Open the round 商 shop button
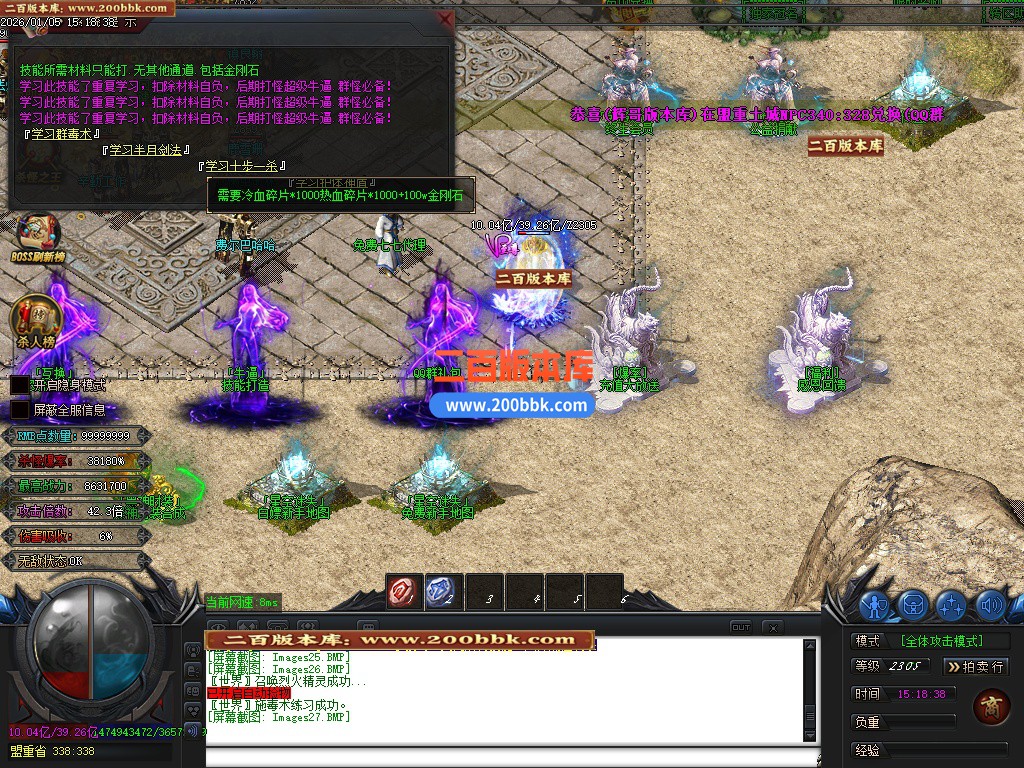Viewport: 1024px width, 768px height. tap(991, 707)
